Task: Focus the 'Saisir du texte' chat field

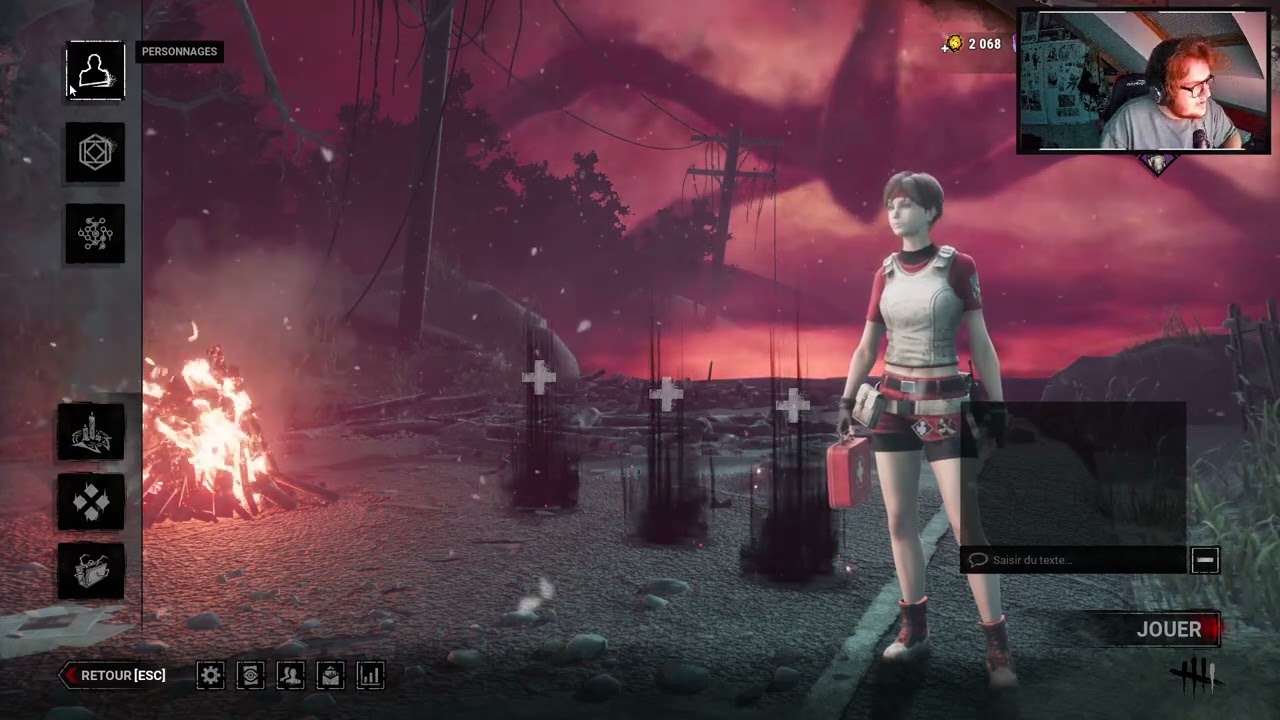Action: click(x=1074, y=560)
